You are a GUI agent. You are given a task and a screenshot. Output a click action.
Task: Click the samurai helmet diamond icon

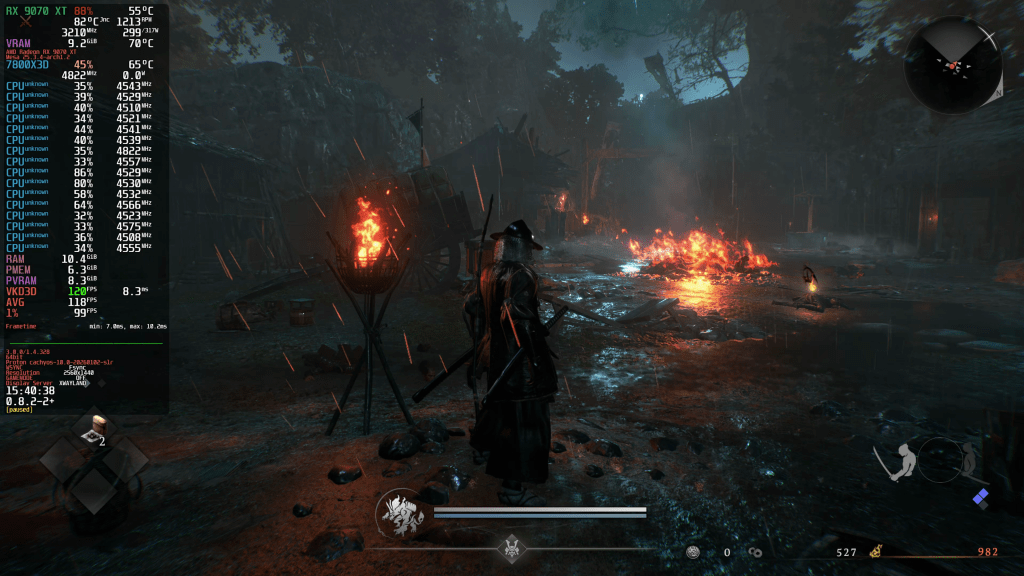514,548
